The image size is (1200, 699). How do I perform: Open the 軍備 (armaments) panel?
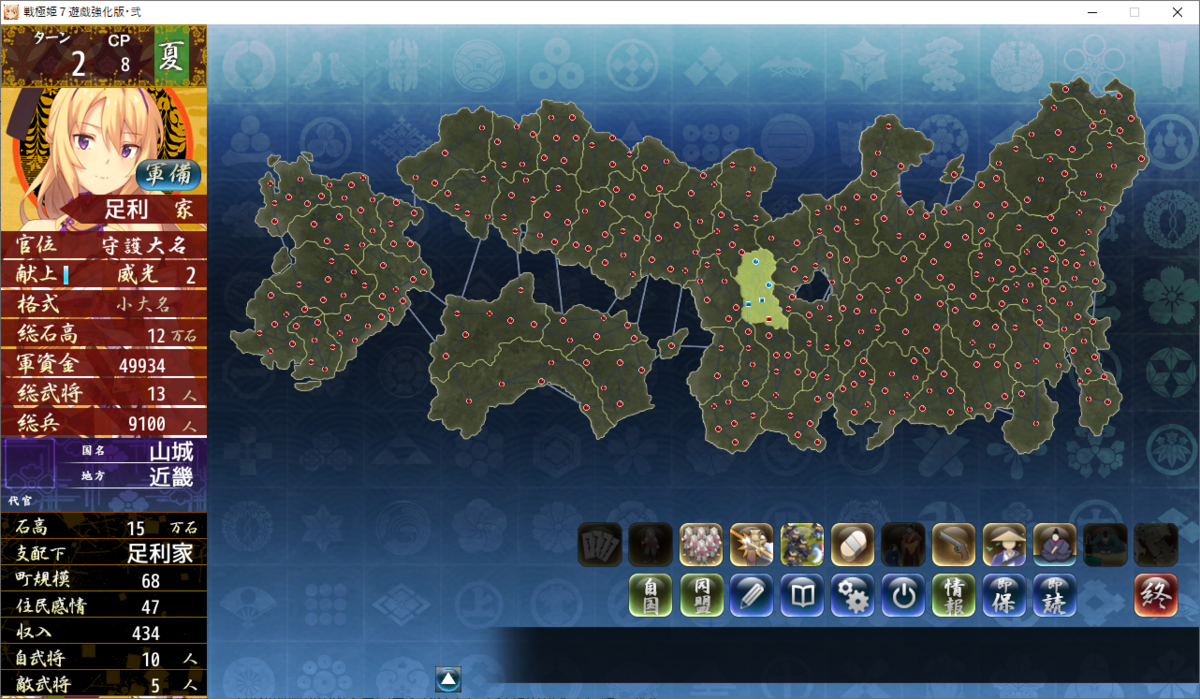click(x=168, y=174)
